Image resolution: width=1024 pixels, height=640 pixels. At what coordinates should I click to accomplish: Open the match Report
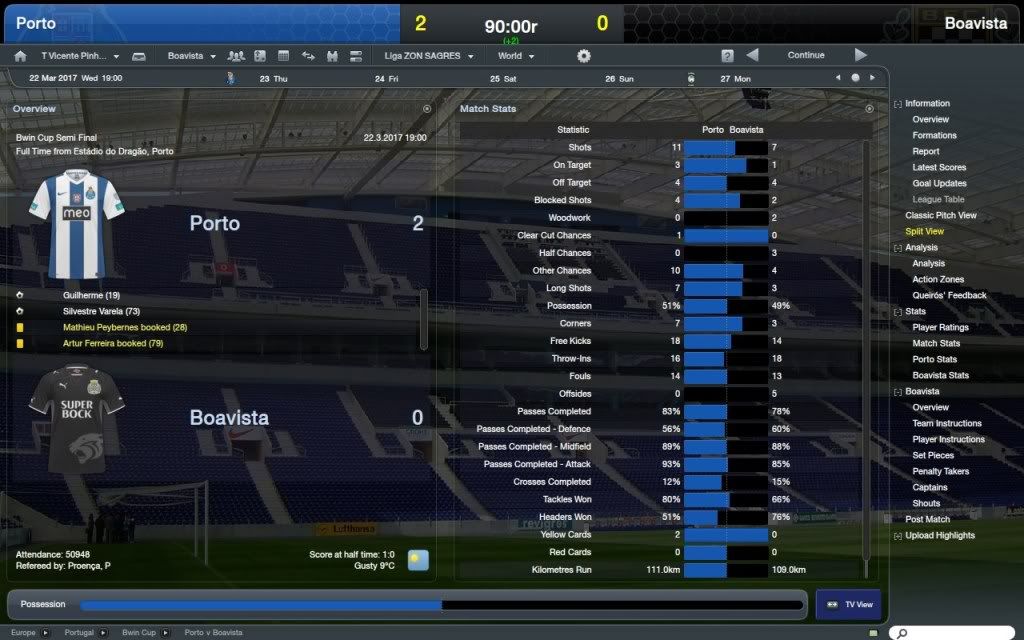pos(925,152)
